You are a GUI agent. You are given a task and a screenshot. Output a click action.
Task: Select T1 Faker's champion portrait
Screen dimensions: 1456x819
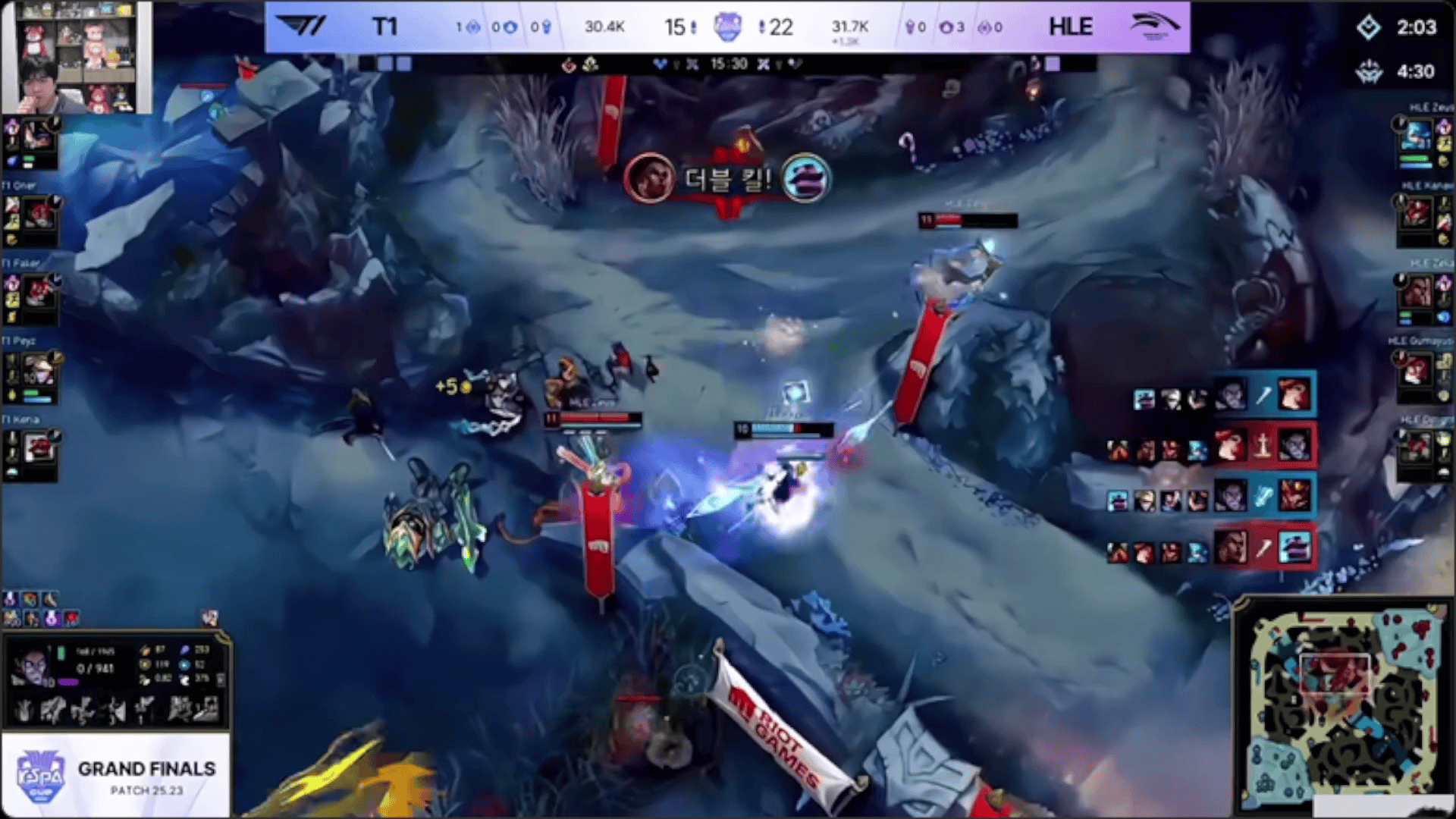click(39, 292)
